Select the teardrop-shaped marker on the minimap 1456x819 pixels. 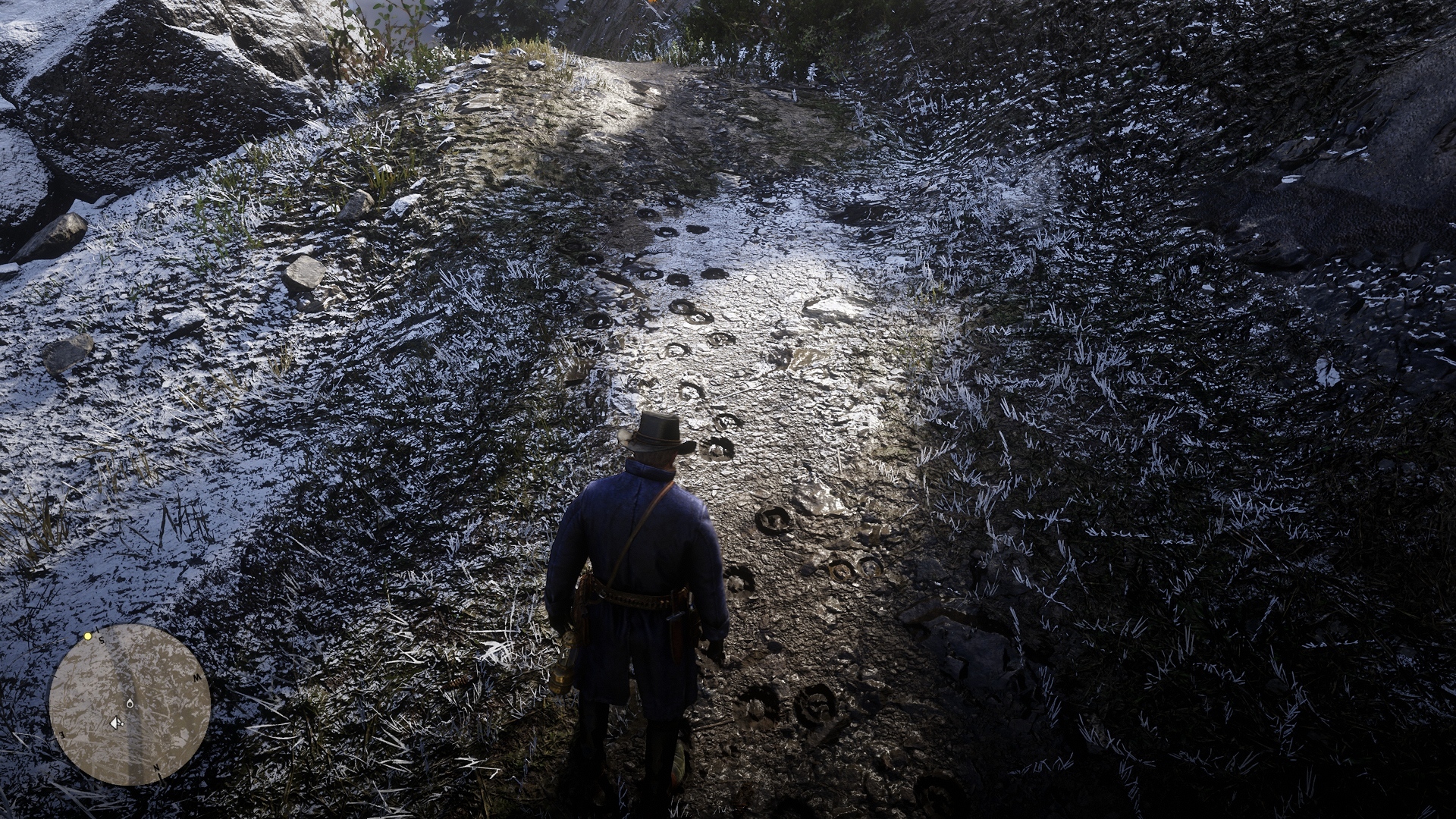coord(130,704)
